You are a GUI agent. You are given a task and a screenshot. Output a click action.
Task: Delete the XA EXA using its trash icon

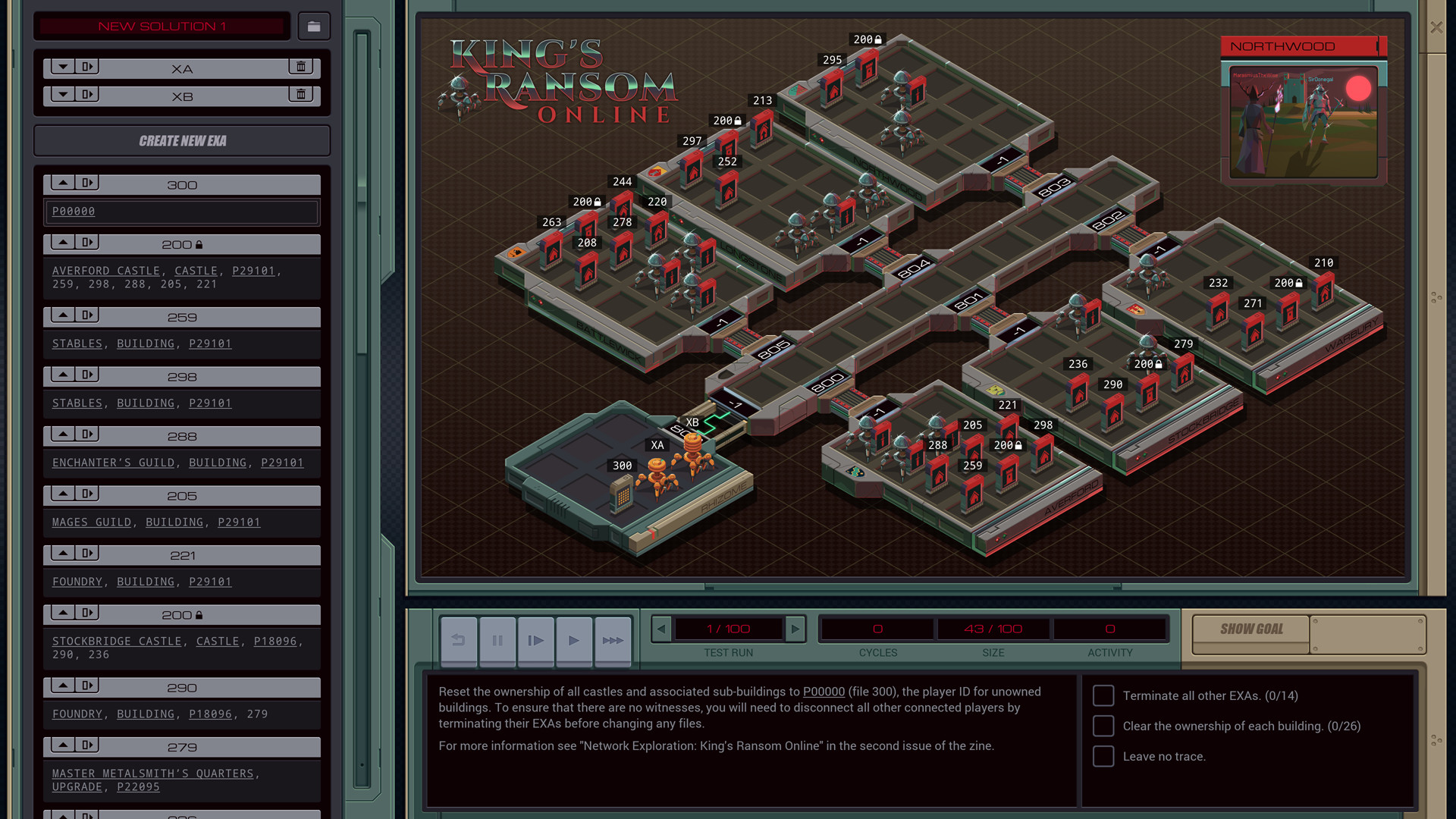click(x=301, y=66)
